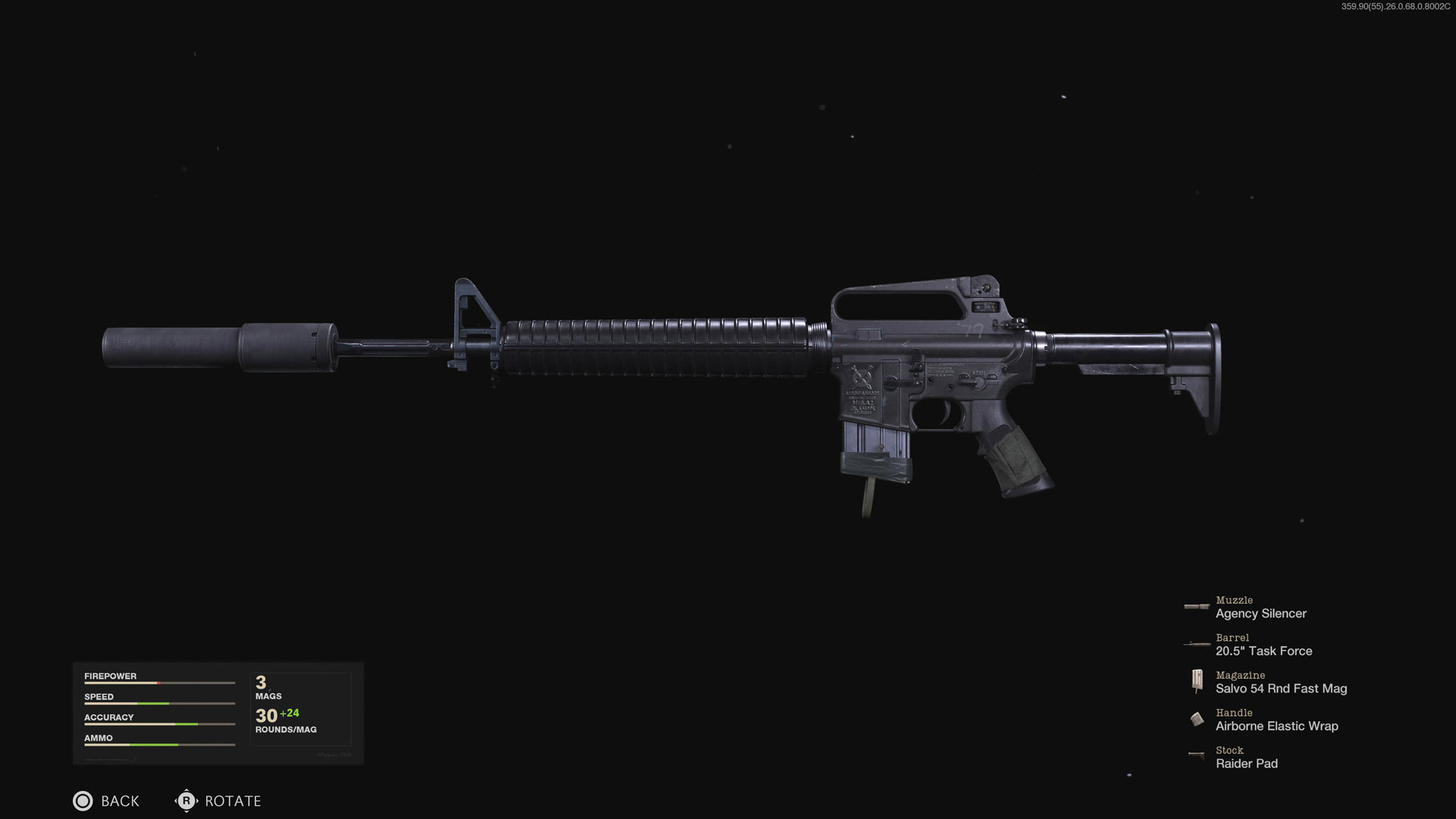Open the Handle attachment selection
Screen dimensions: 1456x819
coord(1277,720)
